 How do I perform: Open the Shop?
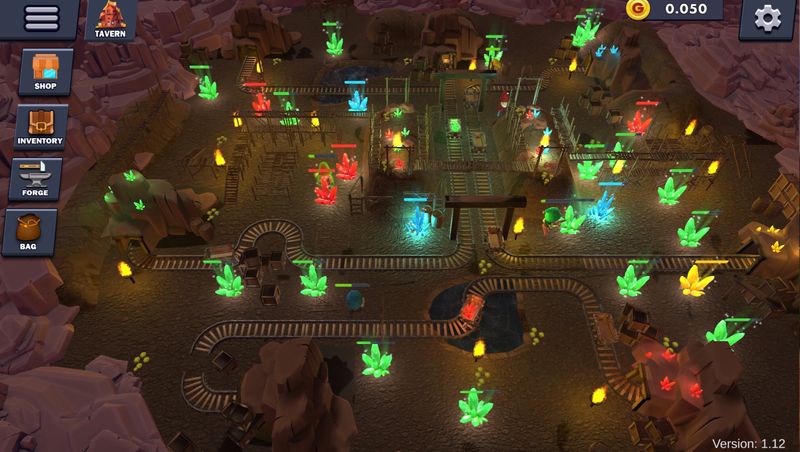[x=46, y=73]
